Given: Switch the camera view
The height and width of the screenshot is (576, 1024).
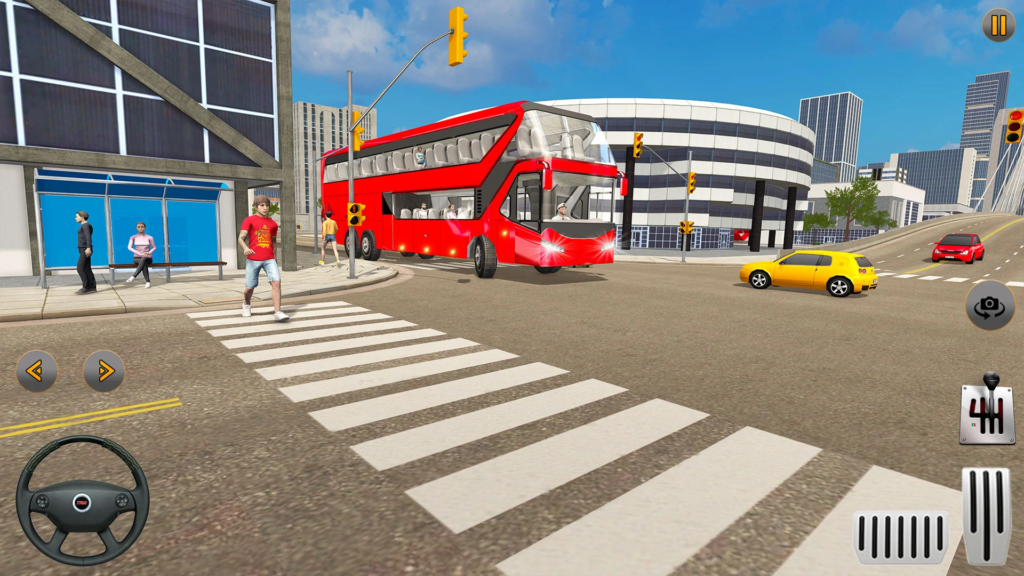Looking at the screenshot, I should point(989,305).
